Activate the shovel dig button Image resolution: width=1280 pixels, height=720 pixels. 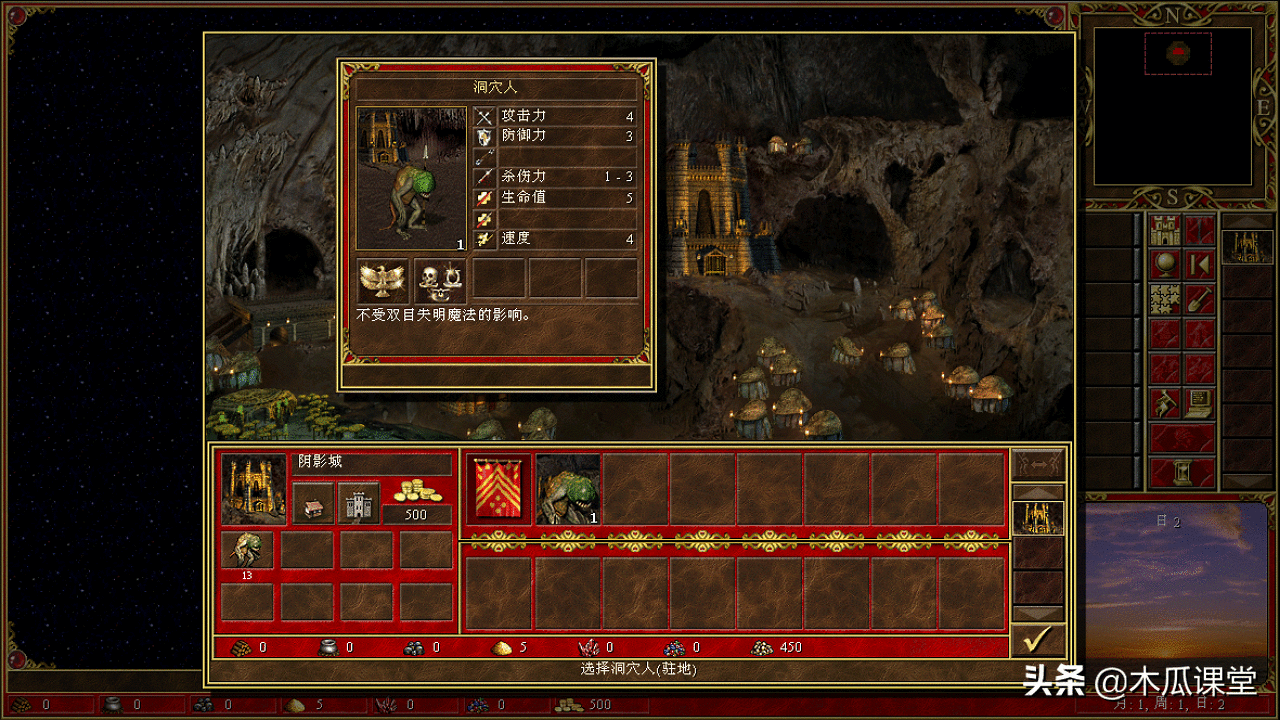click(1199, 299)
